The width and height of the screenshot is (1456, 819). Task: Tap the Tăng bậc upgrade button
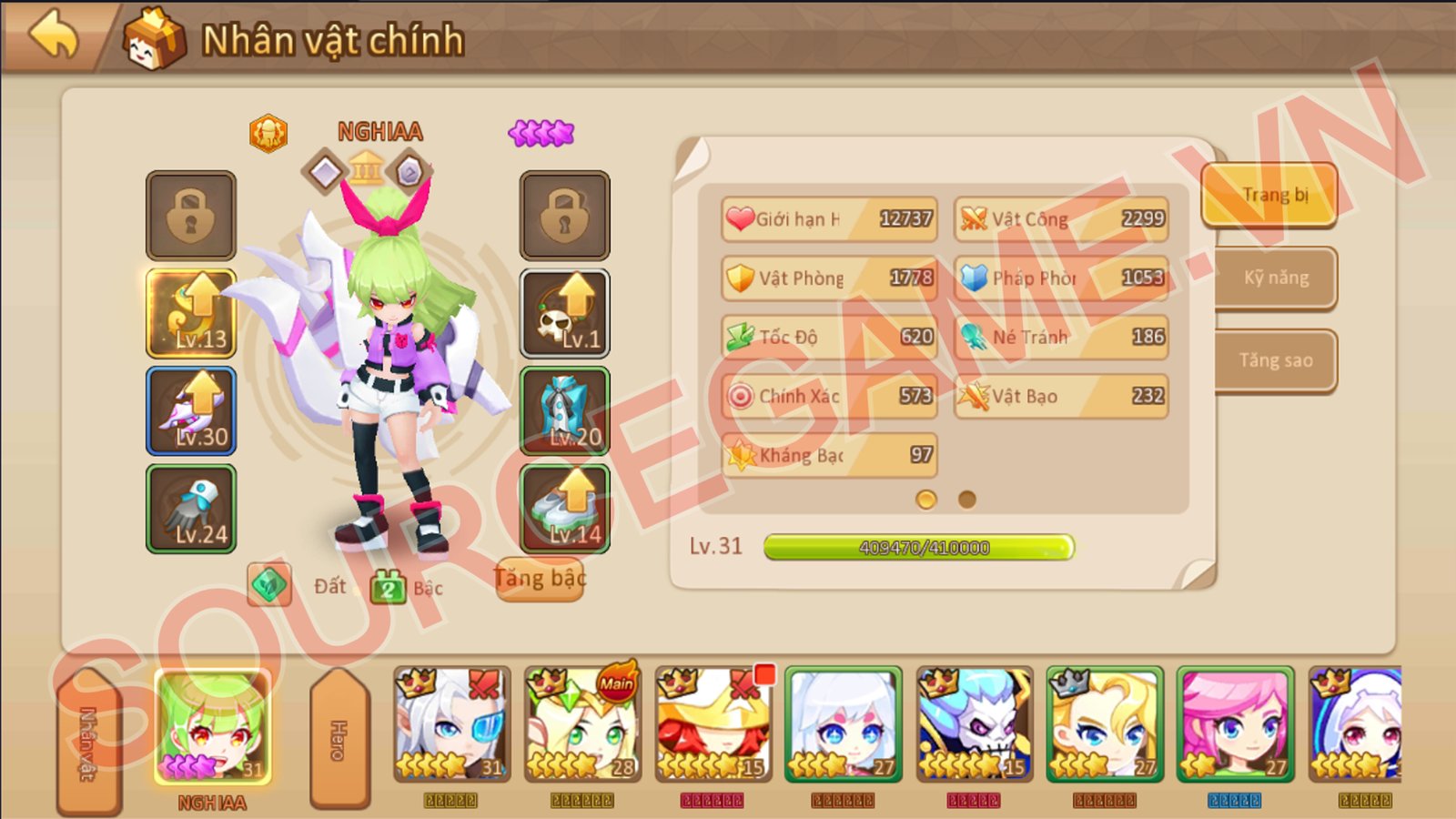pos(540,579)
